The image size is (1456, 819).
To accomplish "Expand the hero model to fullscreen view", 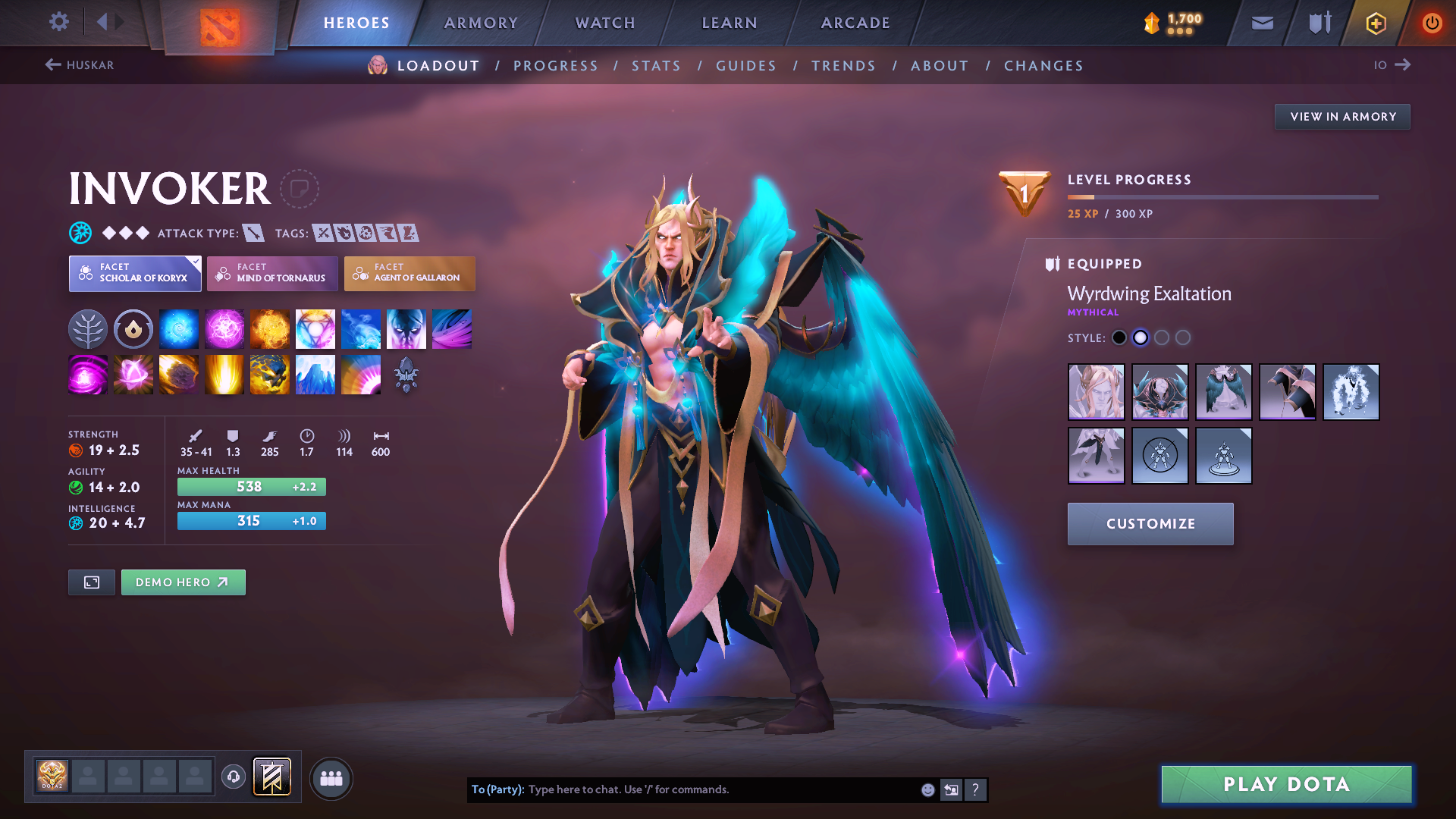I will point(91,582).
